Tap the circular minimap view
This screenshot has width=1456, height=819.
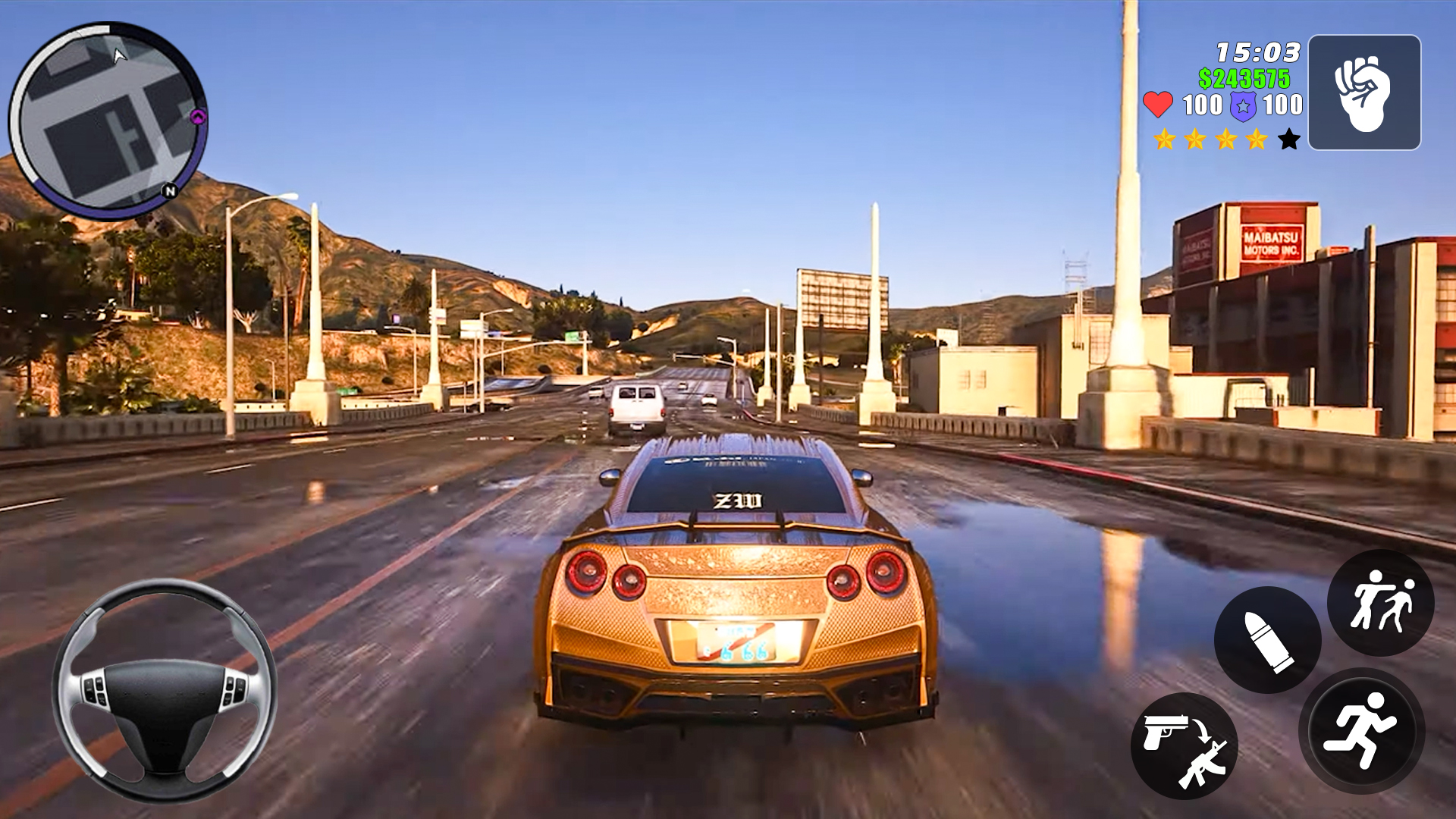(x=118, y=114)
